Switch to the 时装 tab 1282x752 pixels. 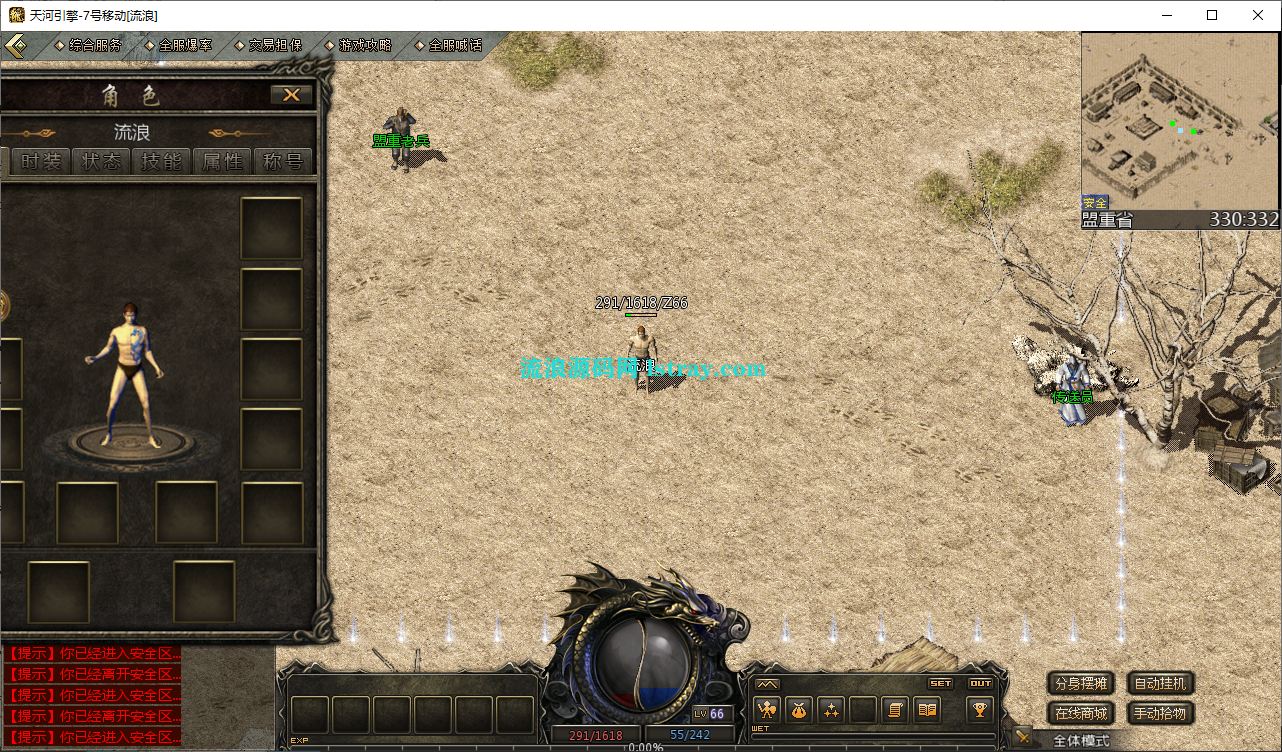pos(41,161)
